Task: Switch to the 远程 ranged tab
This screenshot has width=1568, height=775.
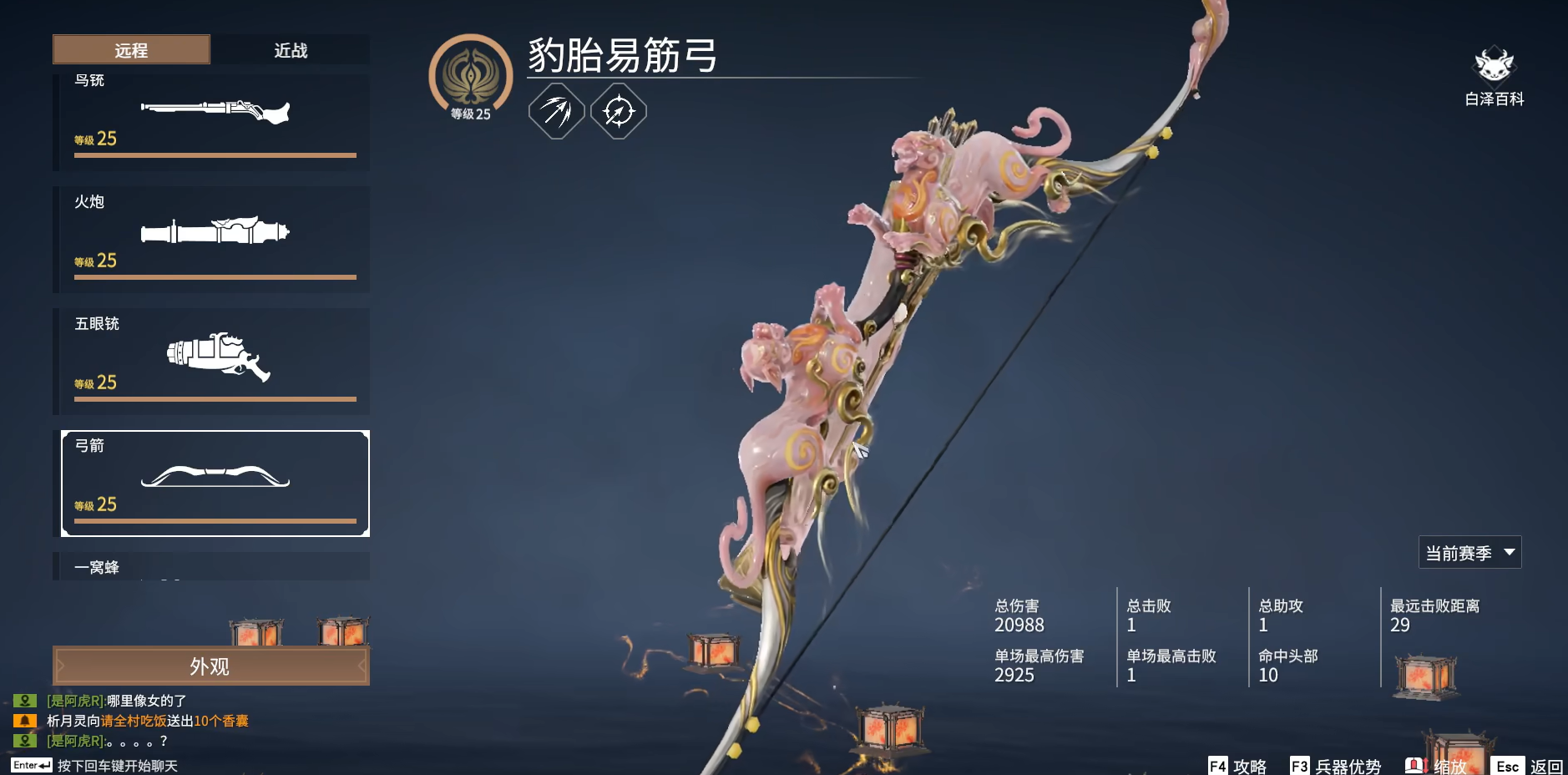Action: click(131, 50)
